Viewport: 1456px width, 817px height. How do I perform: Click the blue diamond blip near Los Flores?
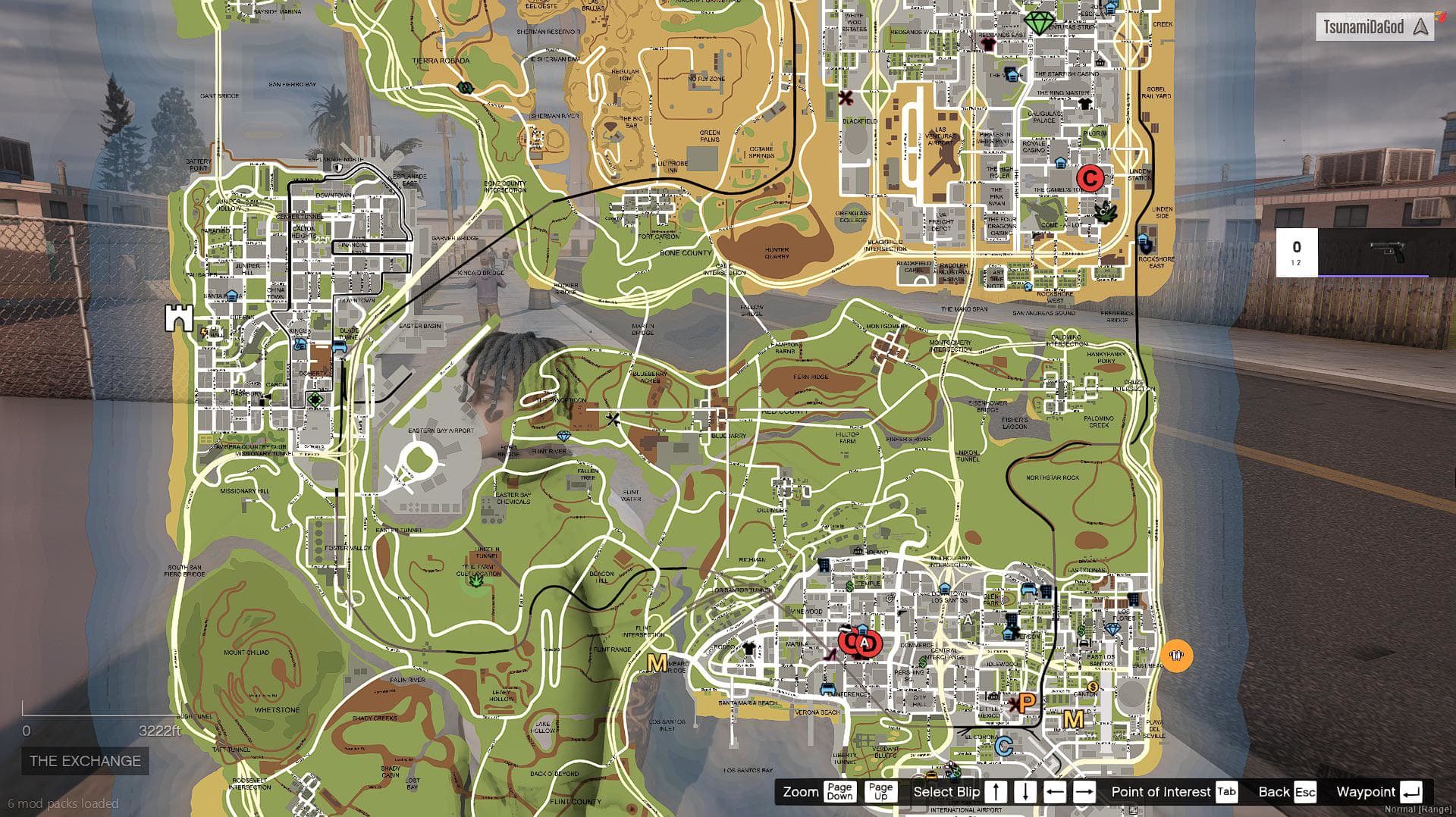click(1113, 628)
